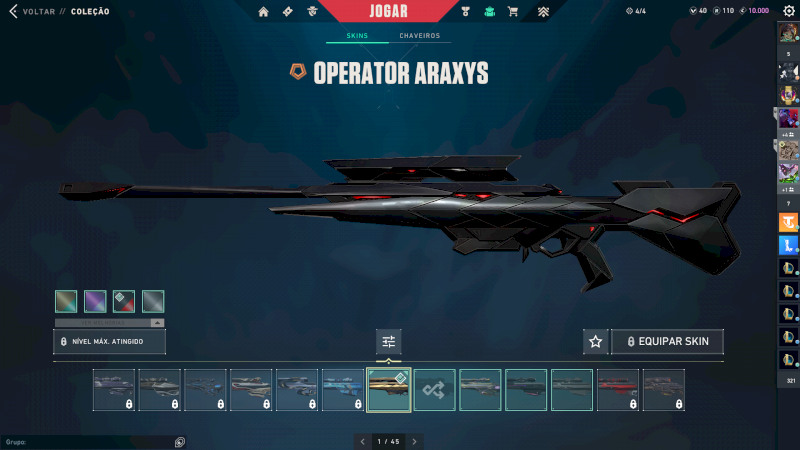Select the Skins tab
The width and height of the screenshot is (800, 450).
click(x=357, y=36)
